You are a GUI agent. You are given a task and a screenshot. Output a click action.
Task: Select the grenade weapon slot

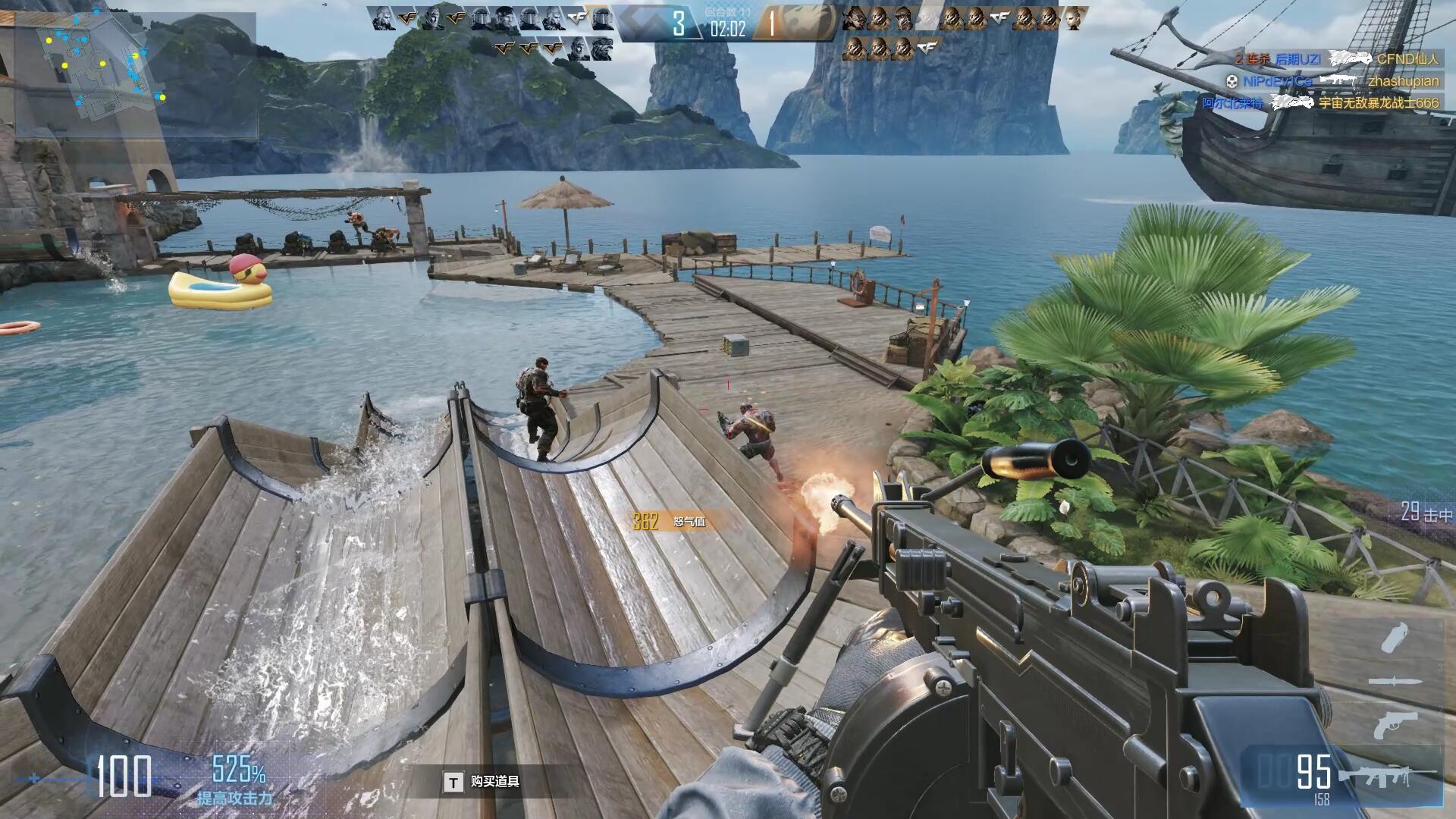click(x=1395, y=638)
